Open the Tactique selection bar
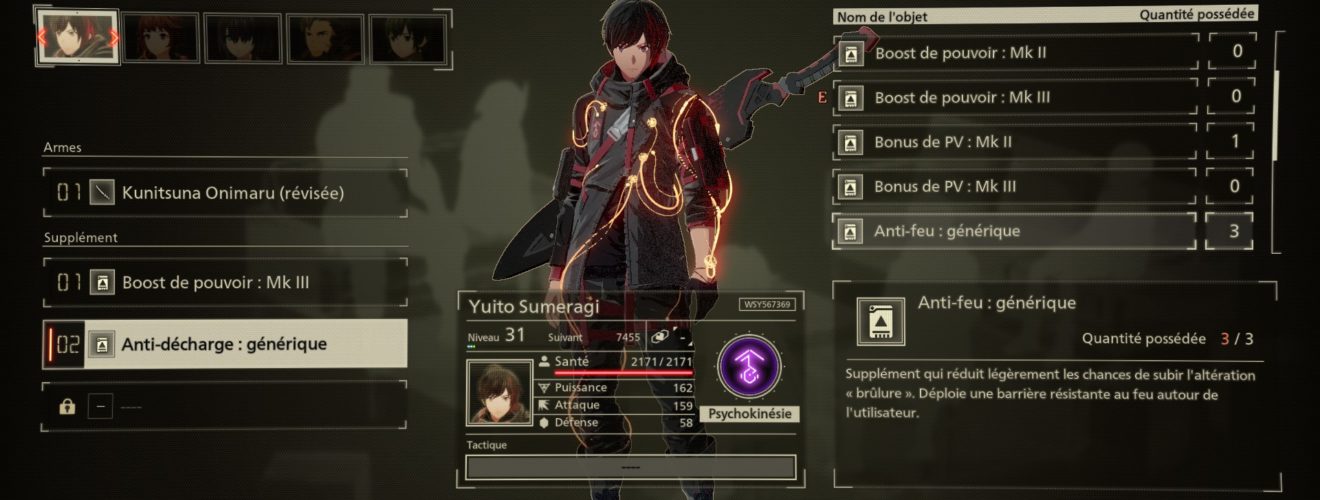This screenshot has width=1320, height=500. click(x=631, y=467)
